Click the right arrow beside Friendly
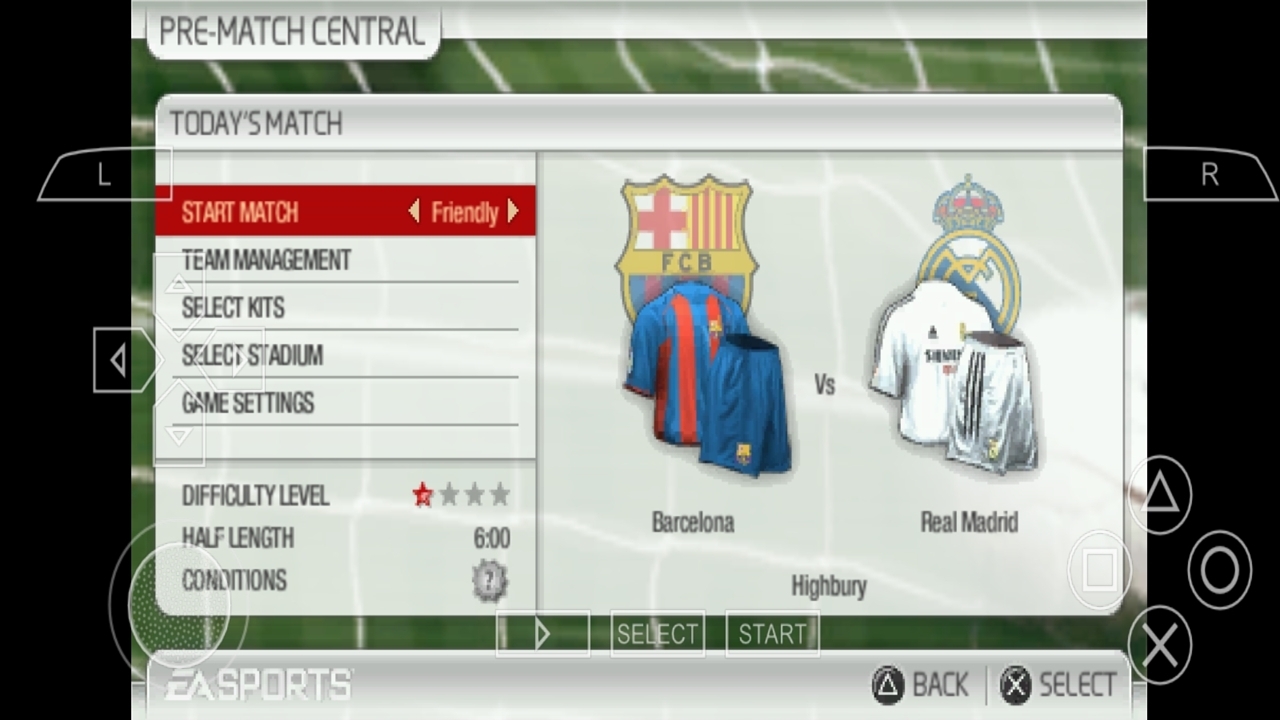The image size is (1280, 720). point(513,212)
